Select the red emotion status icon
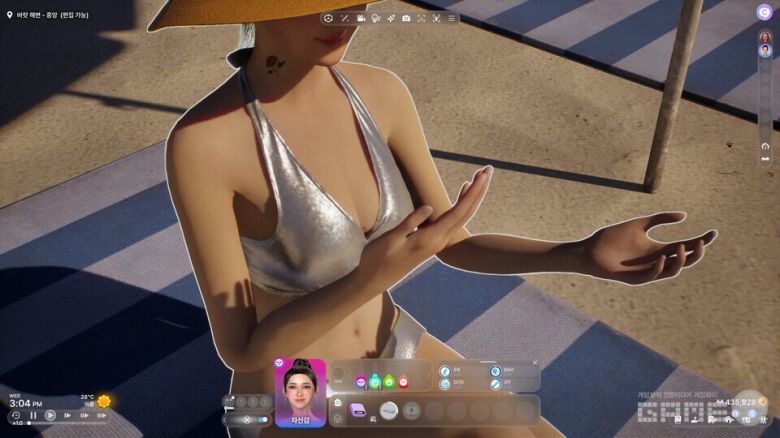780x438 pixels. [x=403, y=381]
